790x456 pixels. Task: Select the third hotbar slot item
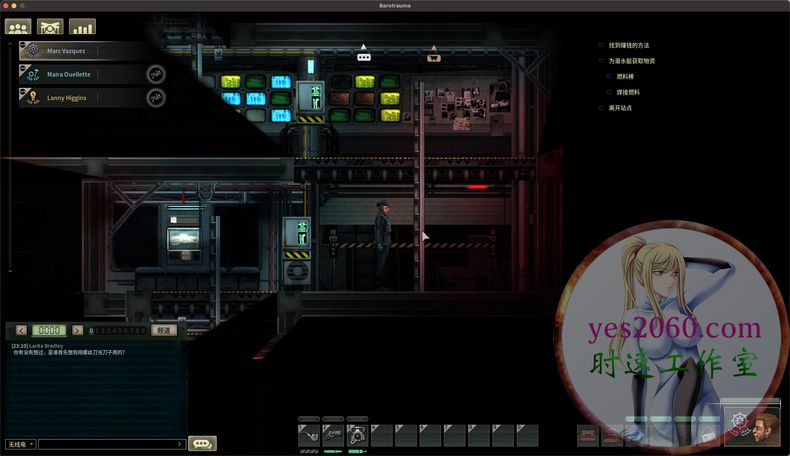[357, 435]
